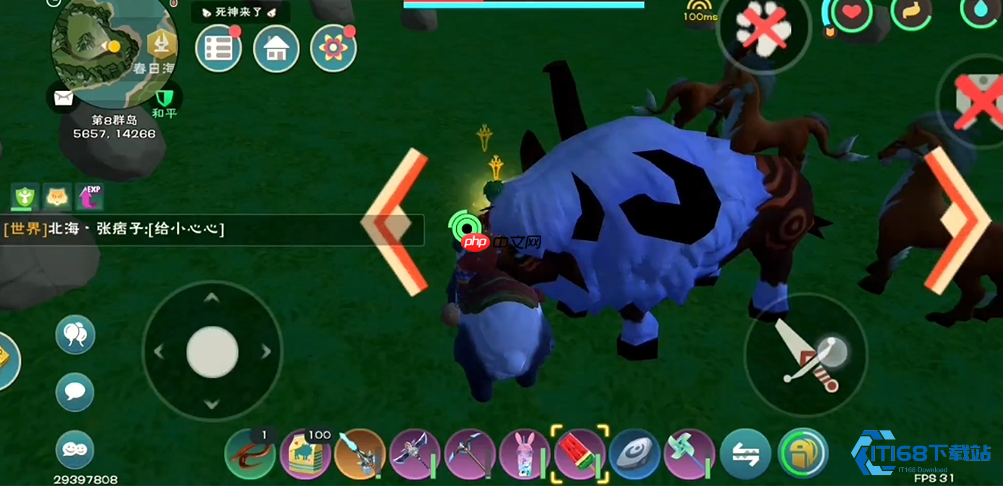The image size is (1003, 486).
Task: Open the list menu button
Action: pyautogui.click(x=218, y=48)
